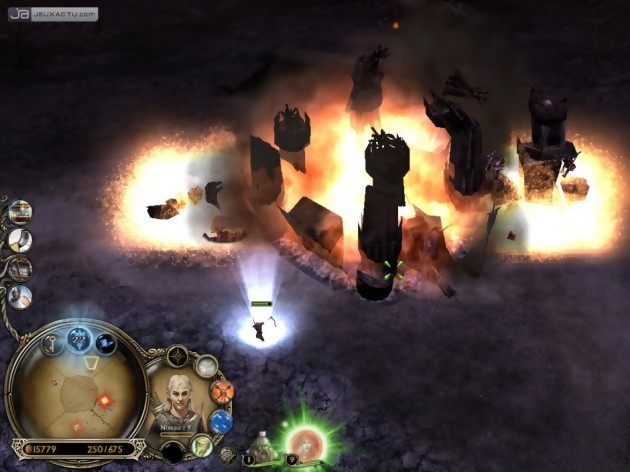Click the empty black ability slot under portrait

tap(172, 452)
